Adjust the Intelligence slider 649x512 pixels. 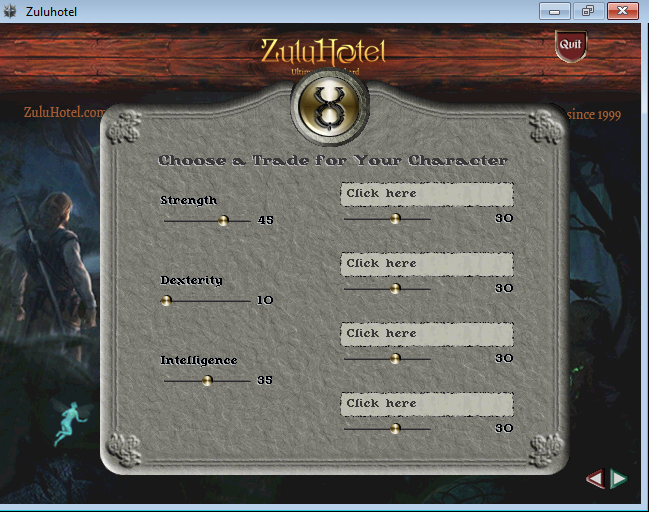tap(207, 380)
